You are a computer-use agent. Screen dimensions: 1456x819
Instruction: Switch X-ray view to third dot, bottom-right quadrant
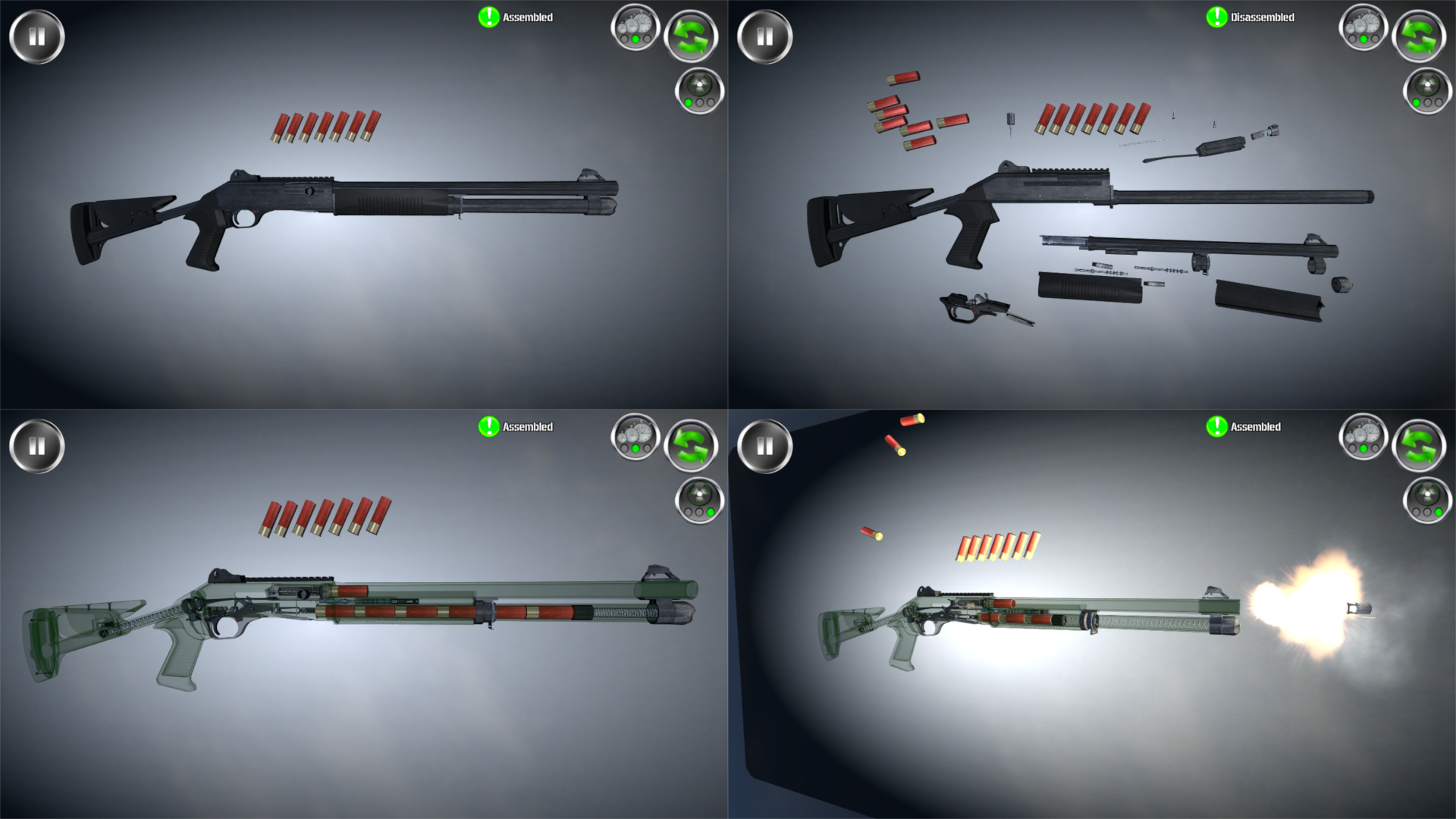pos(1439,513)
